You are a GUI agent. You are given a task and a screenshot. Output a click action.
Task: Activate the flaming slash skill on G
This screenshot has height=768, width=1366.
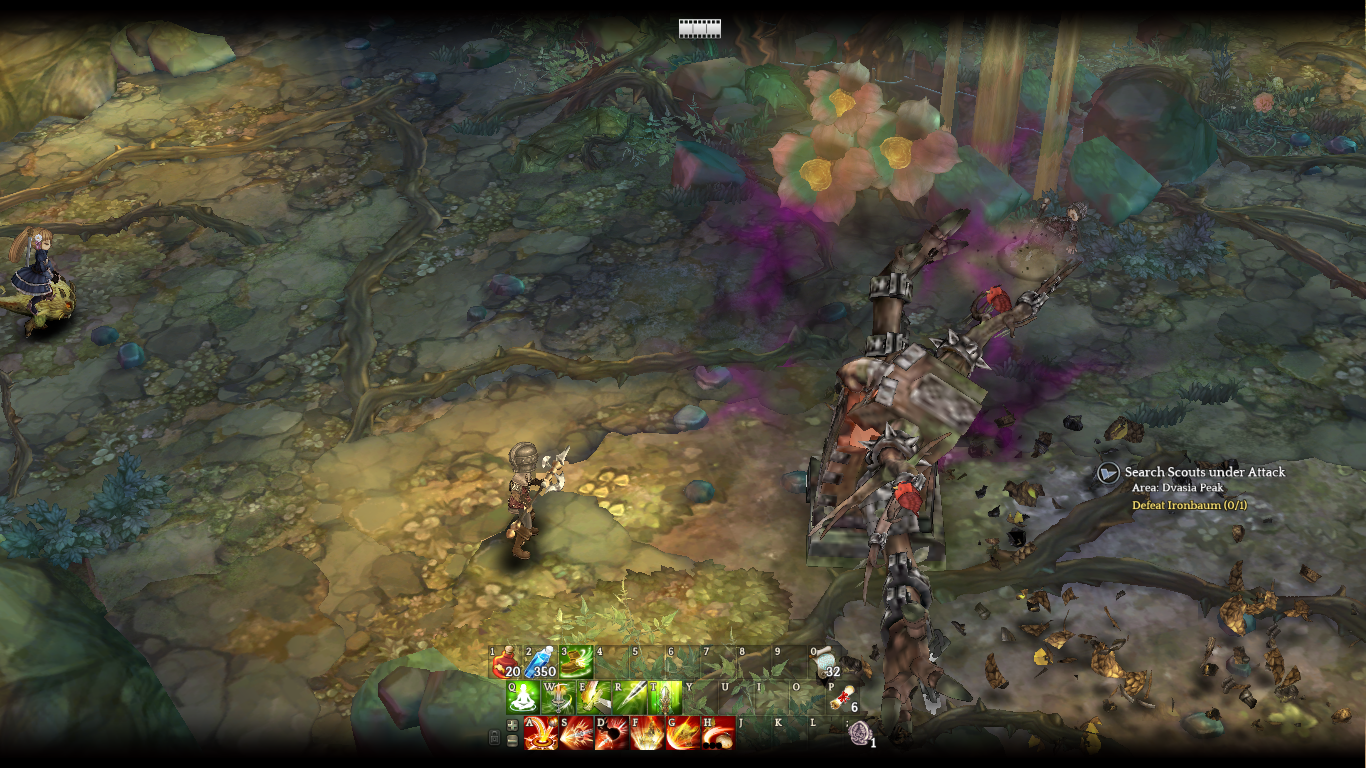(683, 733)
